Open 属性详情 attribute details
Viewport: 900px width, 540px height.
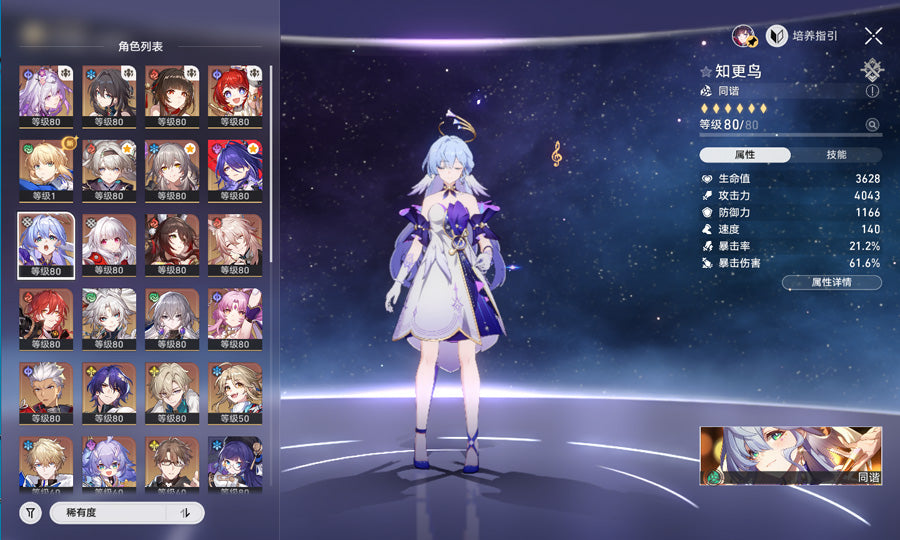point(831,282)
